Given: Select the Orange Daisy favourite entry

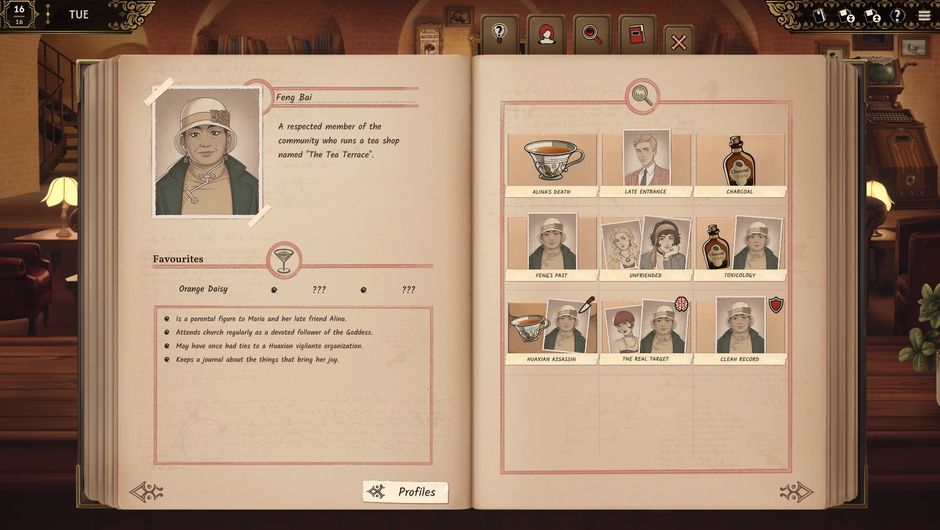Looking at the screenshot, I should tap(203, 289).
